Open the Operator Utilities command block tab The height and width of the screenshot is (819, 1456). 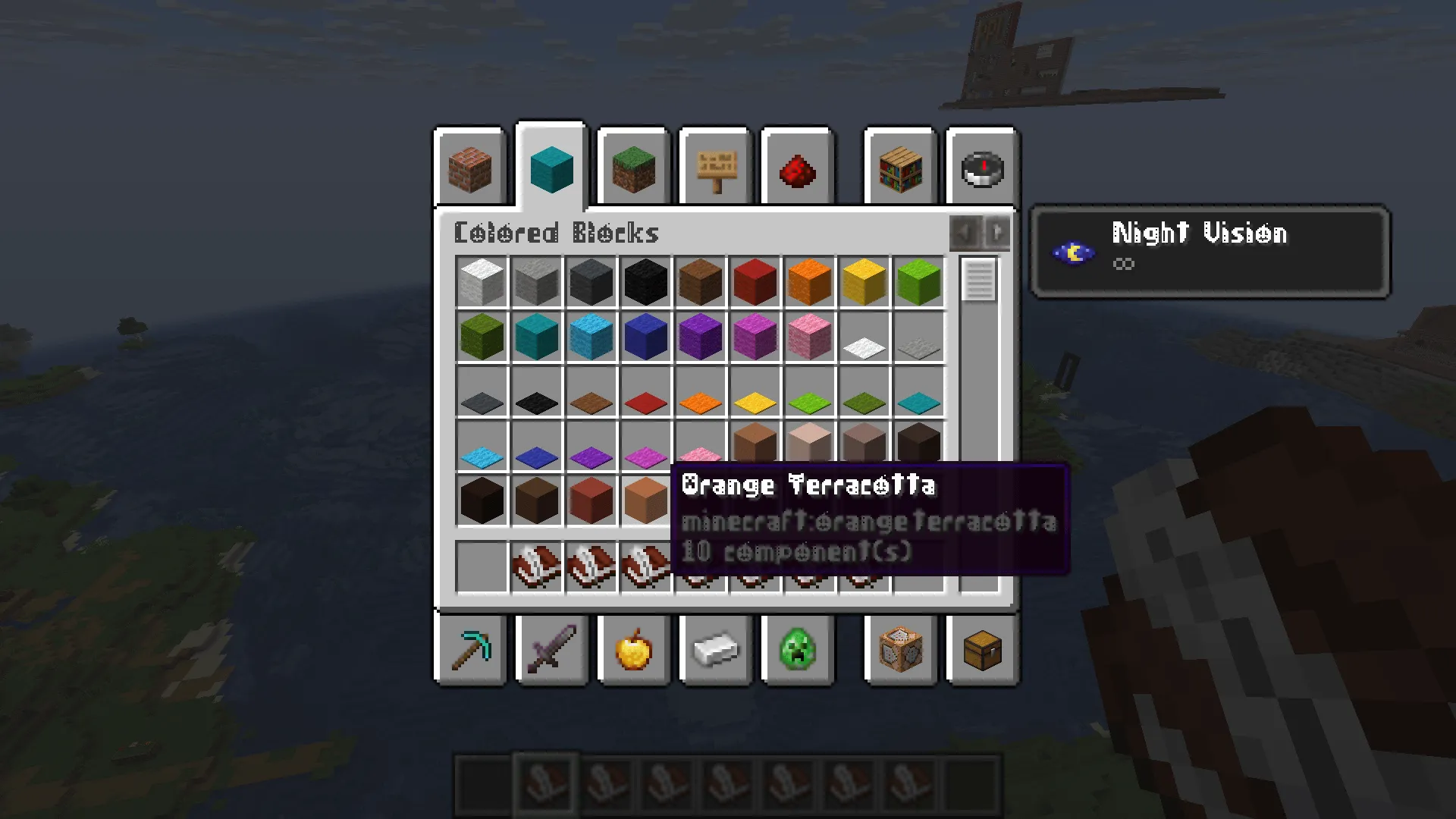[899, 651]
